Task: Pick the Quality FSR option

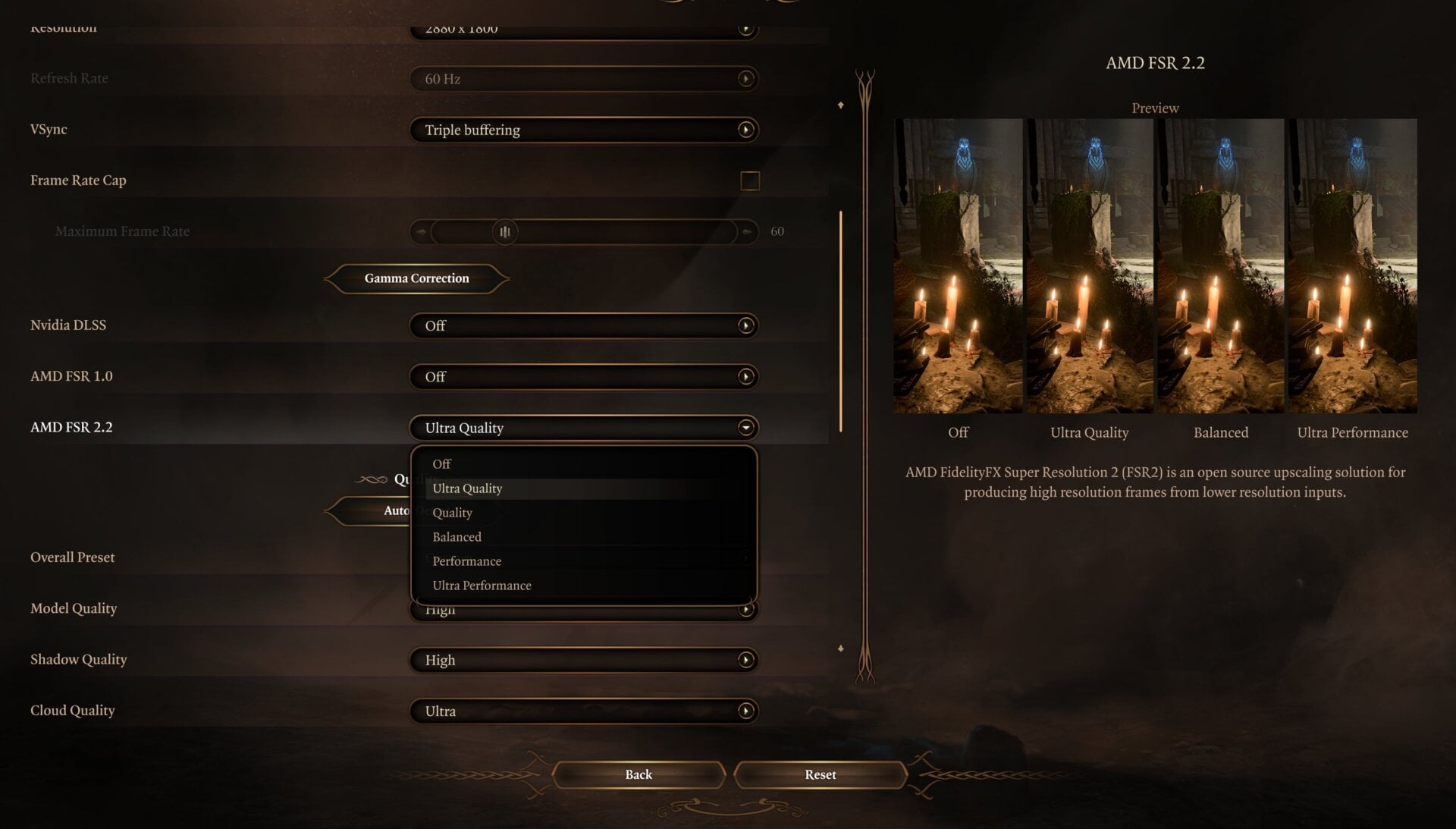Action: [x=452, y=513]
